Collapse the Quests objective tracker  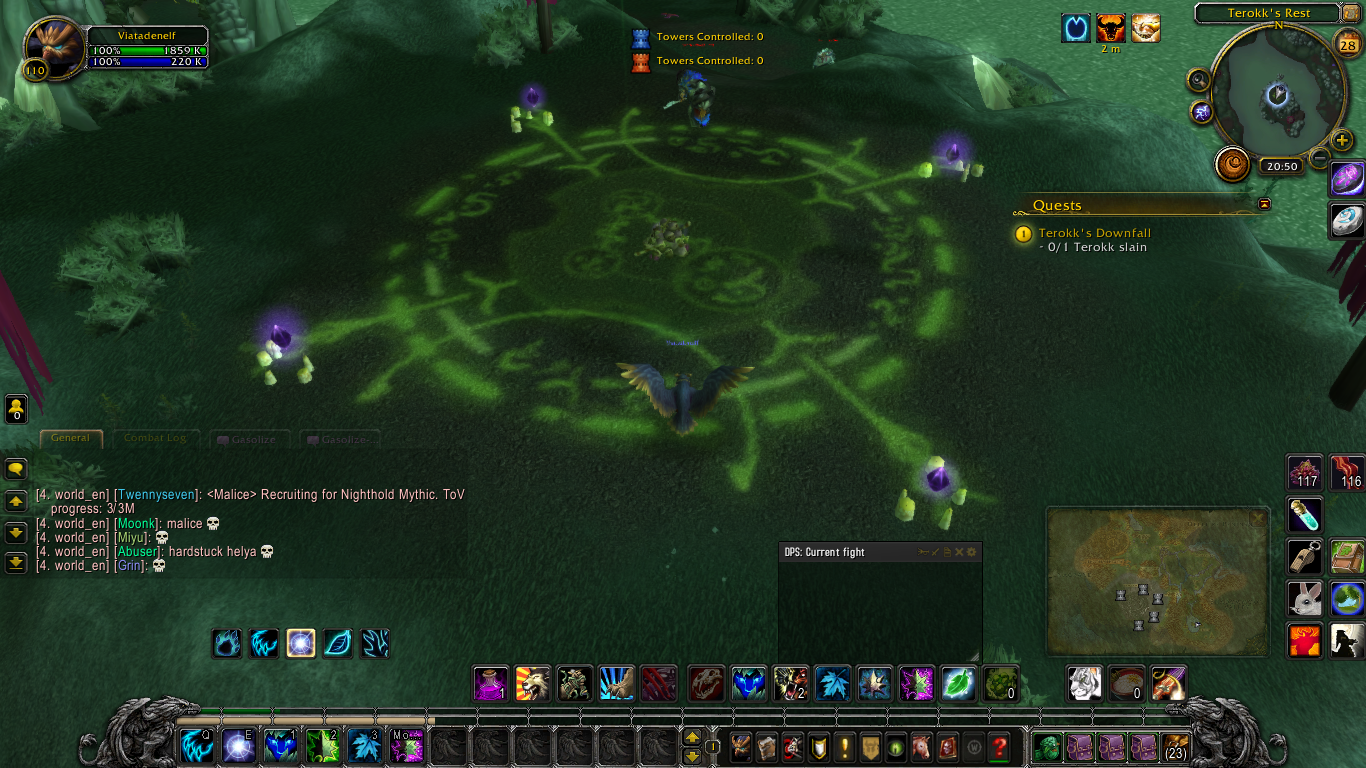[1264, 204]
